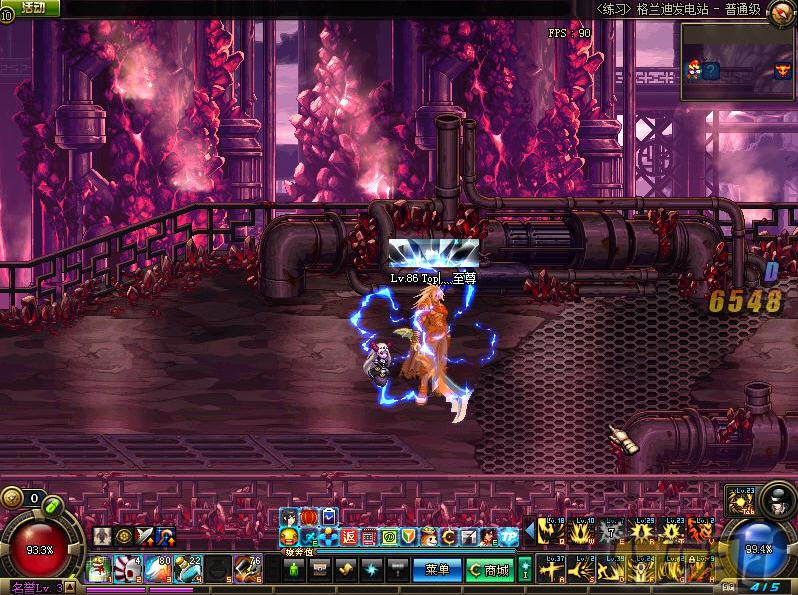Open the dungeon minimap
Image resolution: width=798 pixels, height=595 pixels.
click(x=738, y=62)
